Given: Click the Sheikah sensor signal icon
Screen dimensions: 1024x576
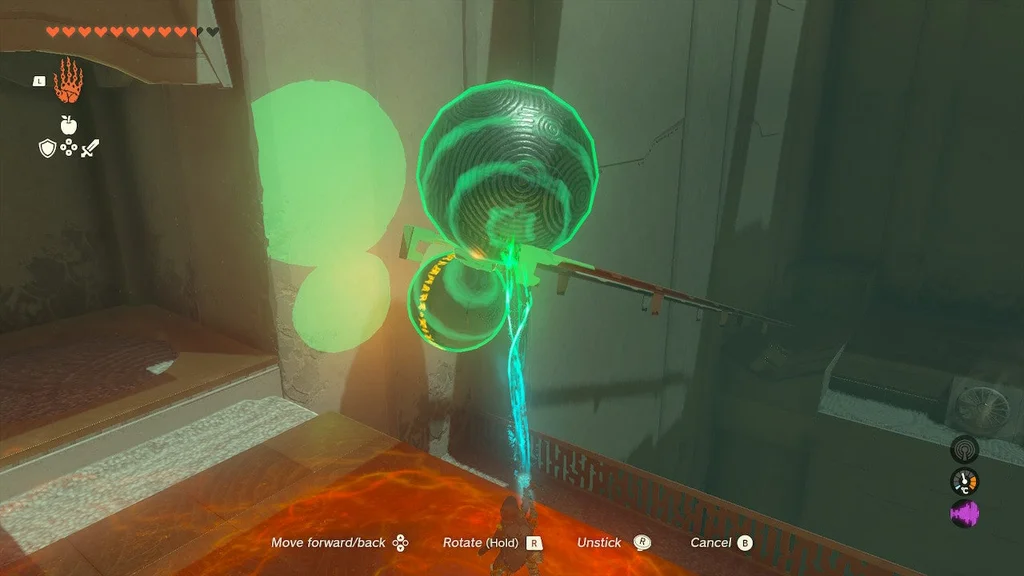Looking at the screenshot, I should click(x=964, y=450).
